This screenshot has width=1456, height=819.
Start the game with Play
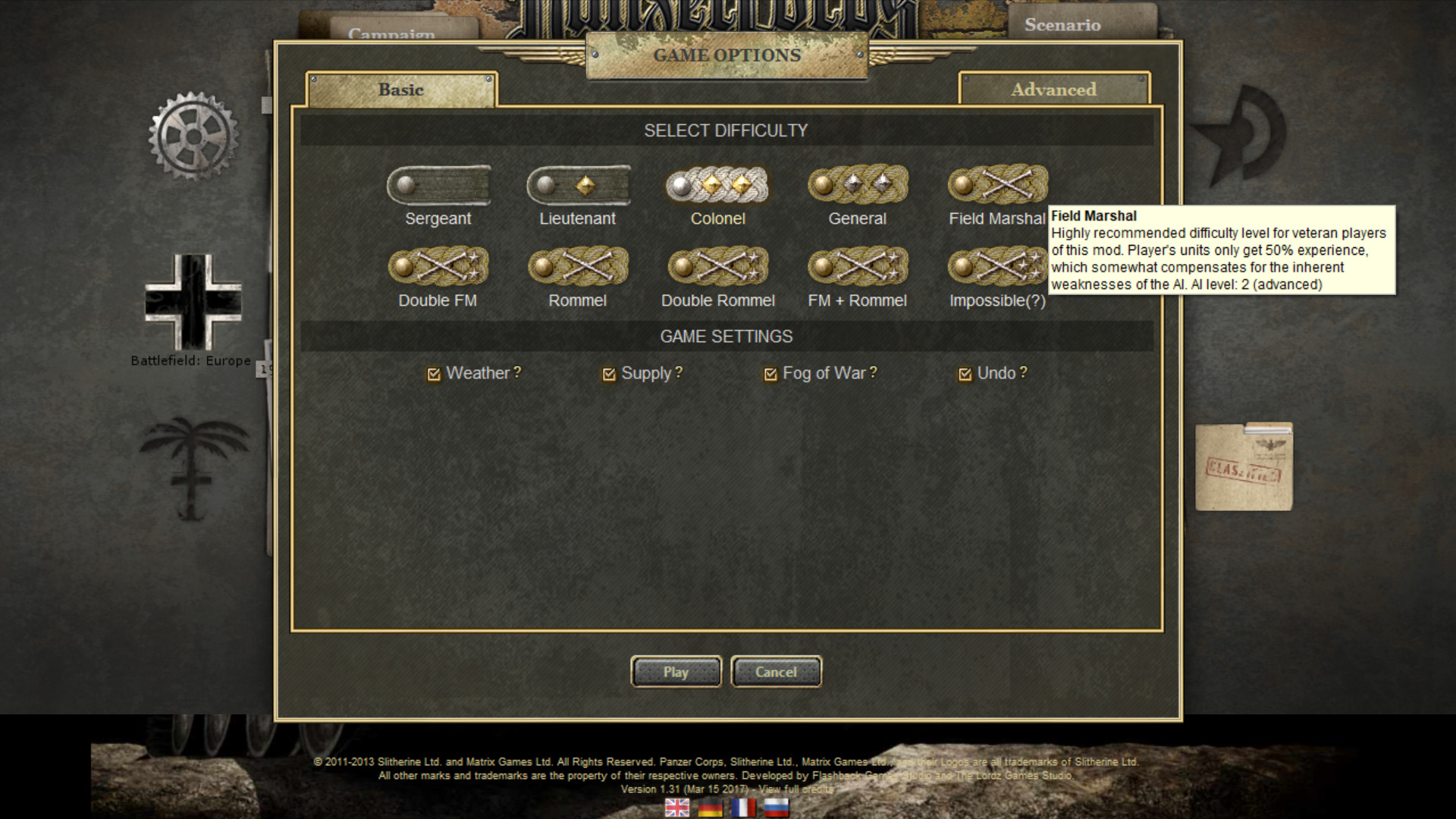pyautogui.click(x=676, y=672)
